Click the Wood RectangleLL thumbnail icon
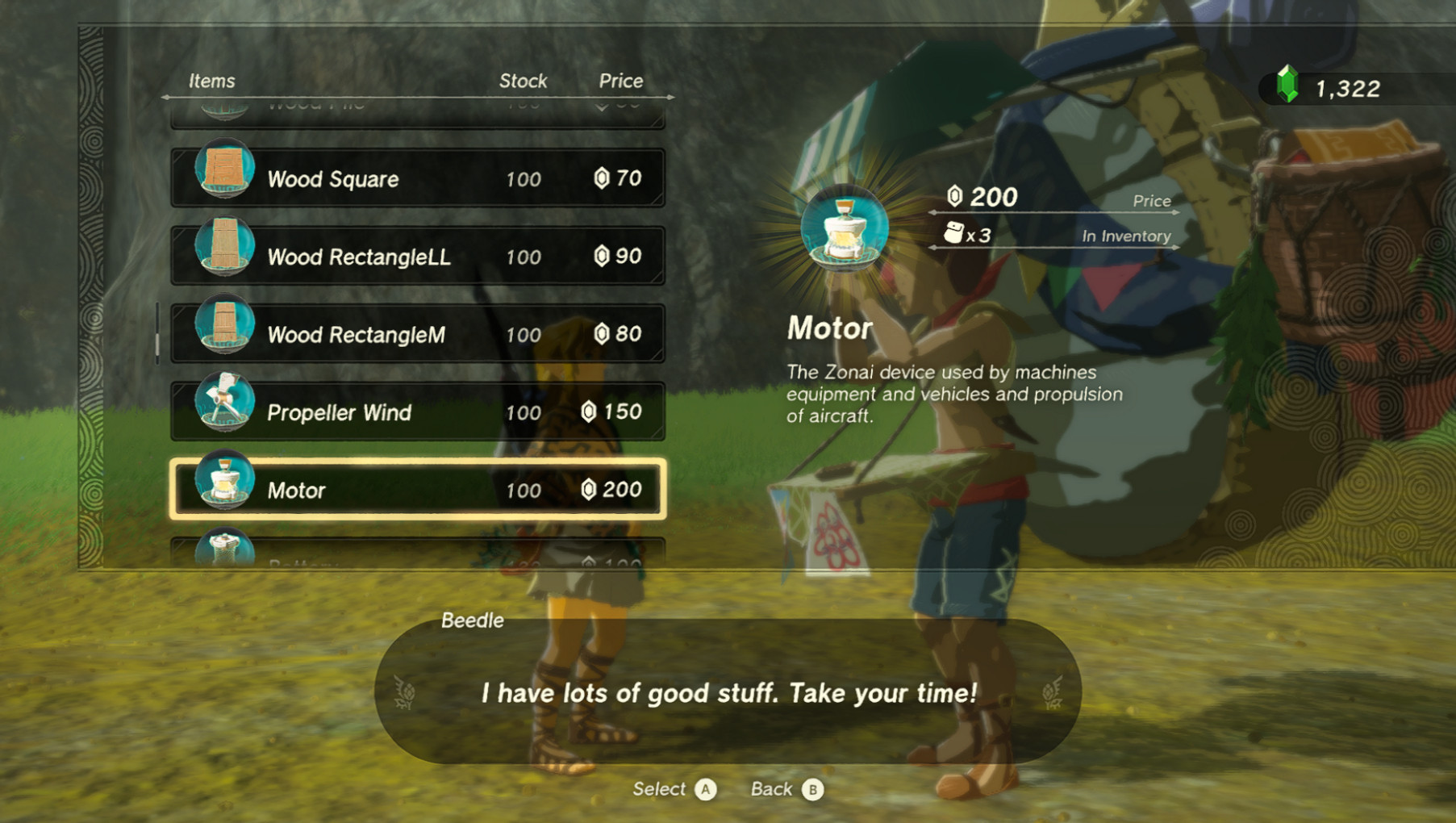Screen dimensions: 1456x823 226,257
